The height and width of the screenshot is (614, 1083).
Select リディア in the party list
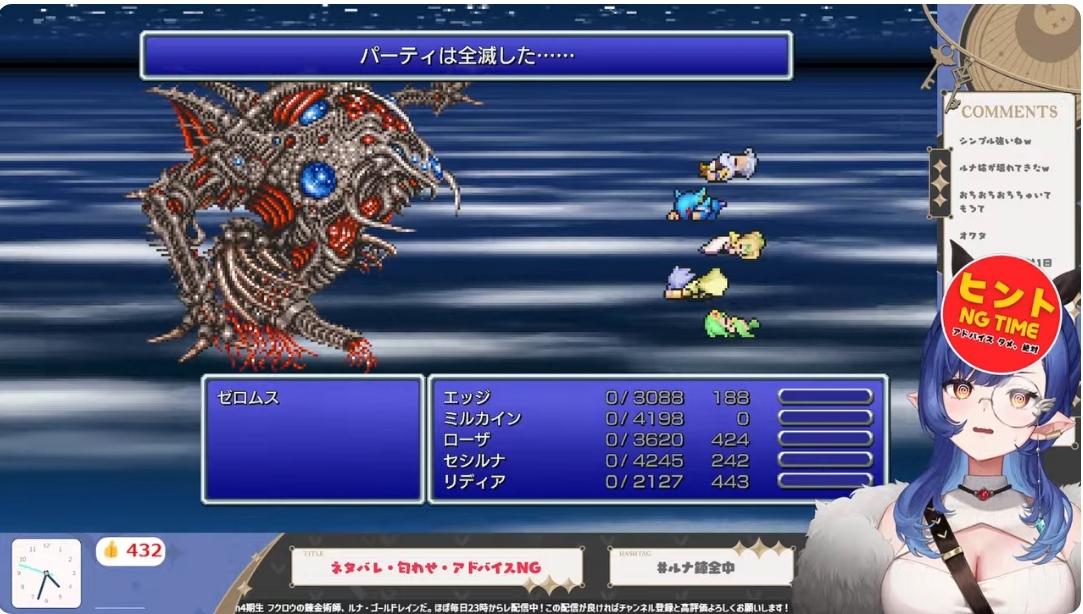475,482
